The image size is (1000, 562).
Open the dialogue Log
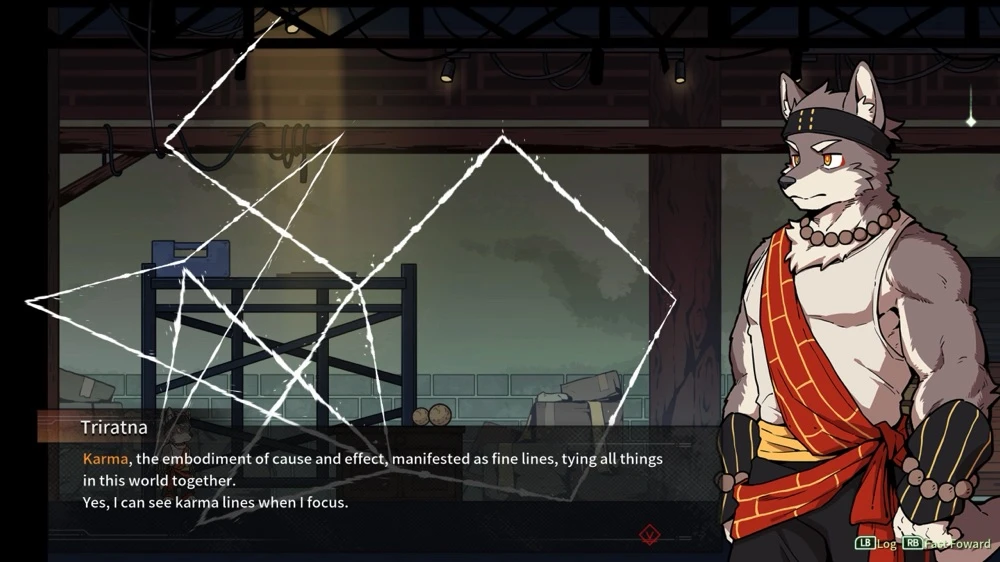point(876,544)
